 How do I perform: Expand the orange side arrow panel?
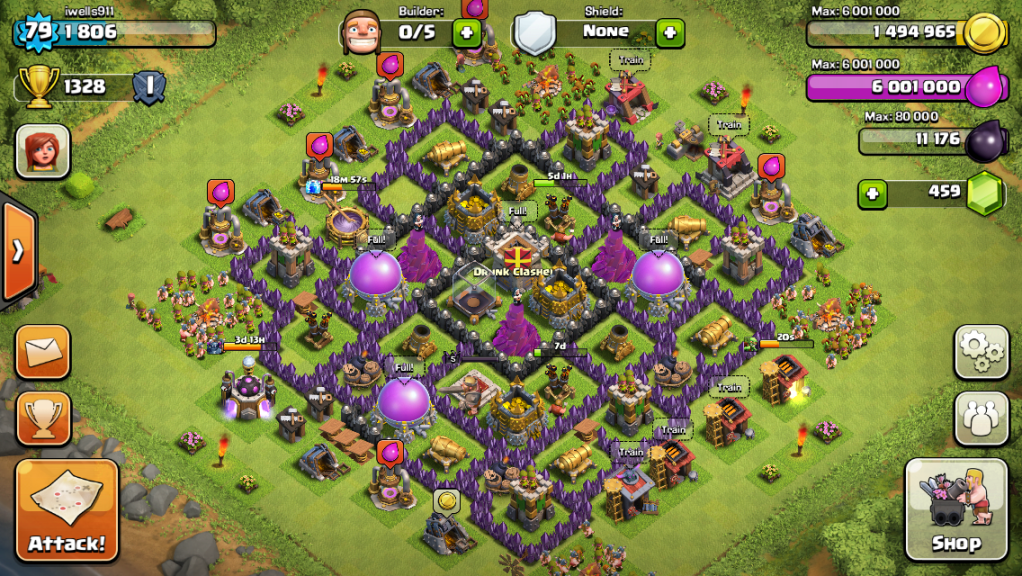(x=17, y=250)
